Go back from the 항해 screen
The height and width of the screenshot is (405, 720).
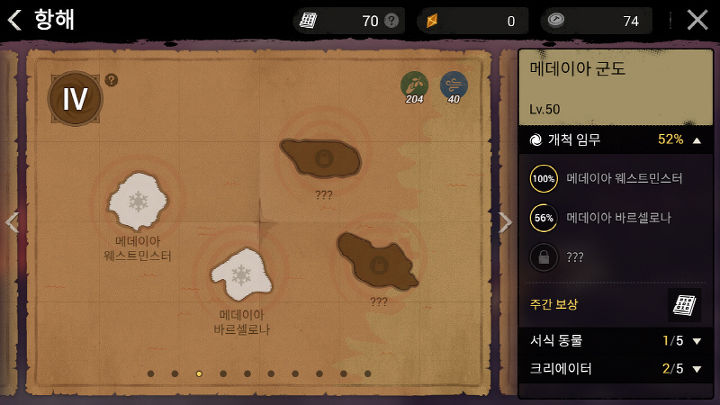pos(14,20)
